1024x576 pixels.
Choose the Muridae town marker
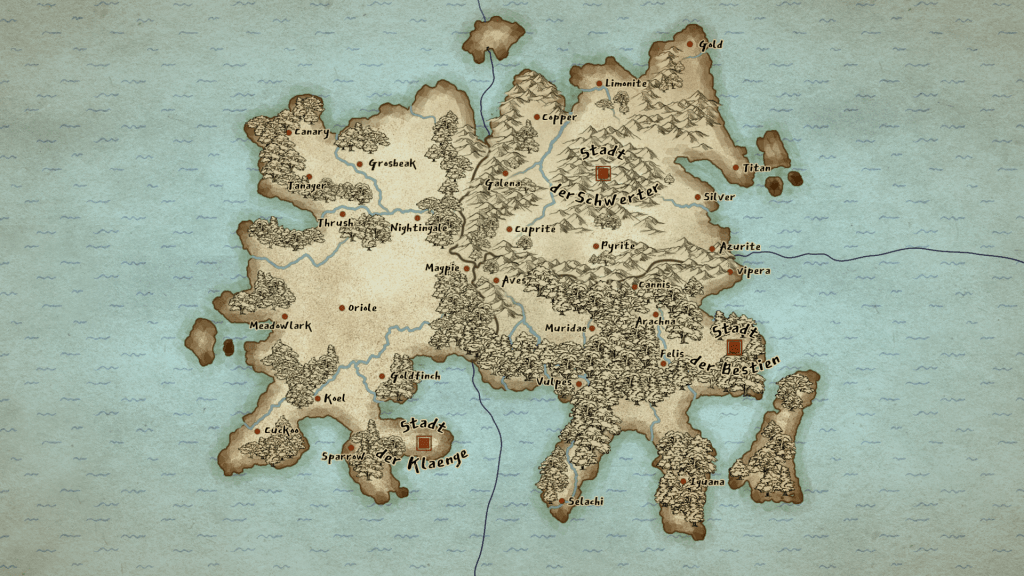[591, 327]
